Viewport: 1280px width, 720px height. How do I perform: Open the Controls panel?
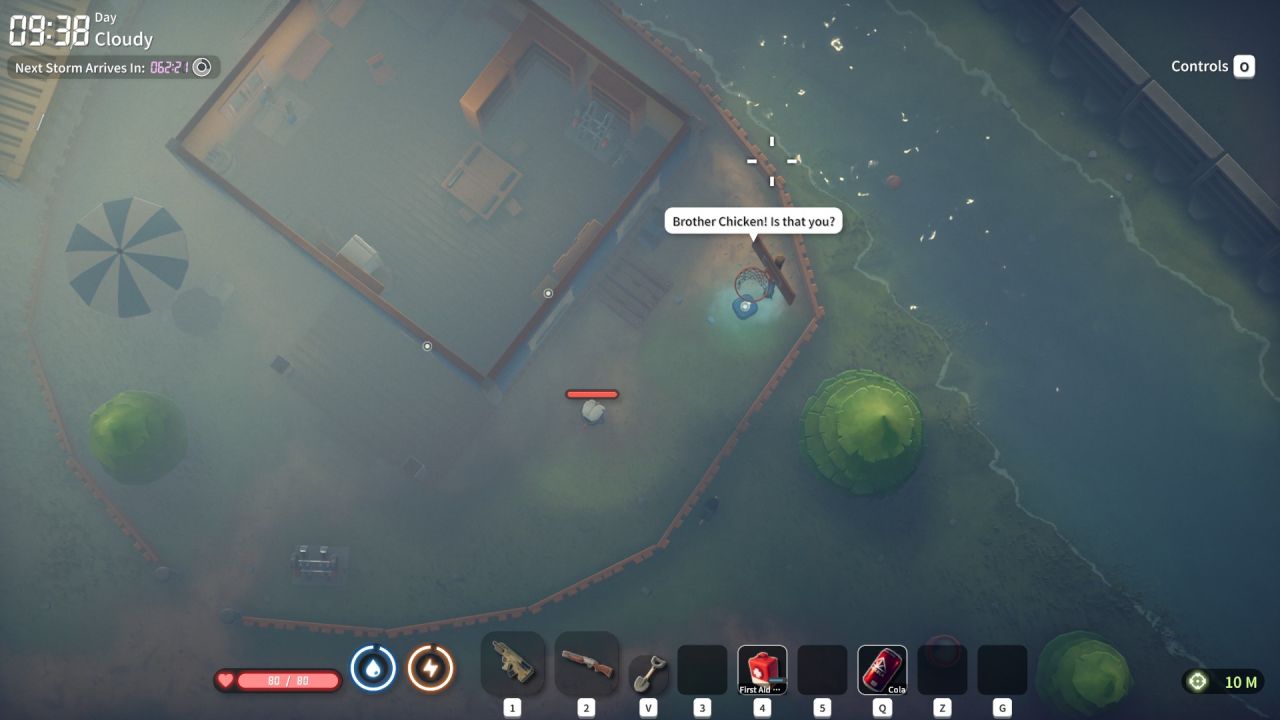[1213, 66]
